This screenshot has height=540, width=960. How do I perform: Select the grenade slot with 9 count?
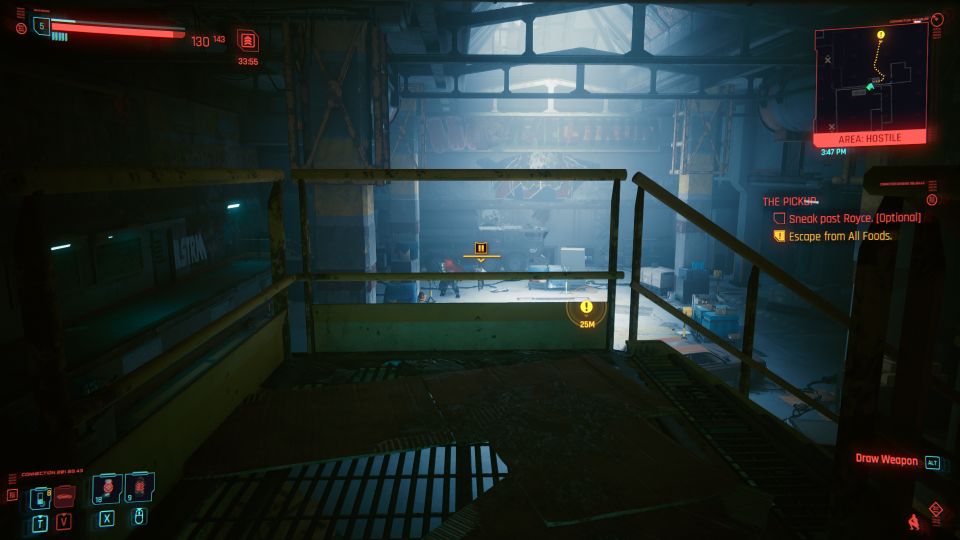(x=138, y=489)
